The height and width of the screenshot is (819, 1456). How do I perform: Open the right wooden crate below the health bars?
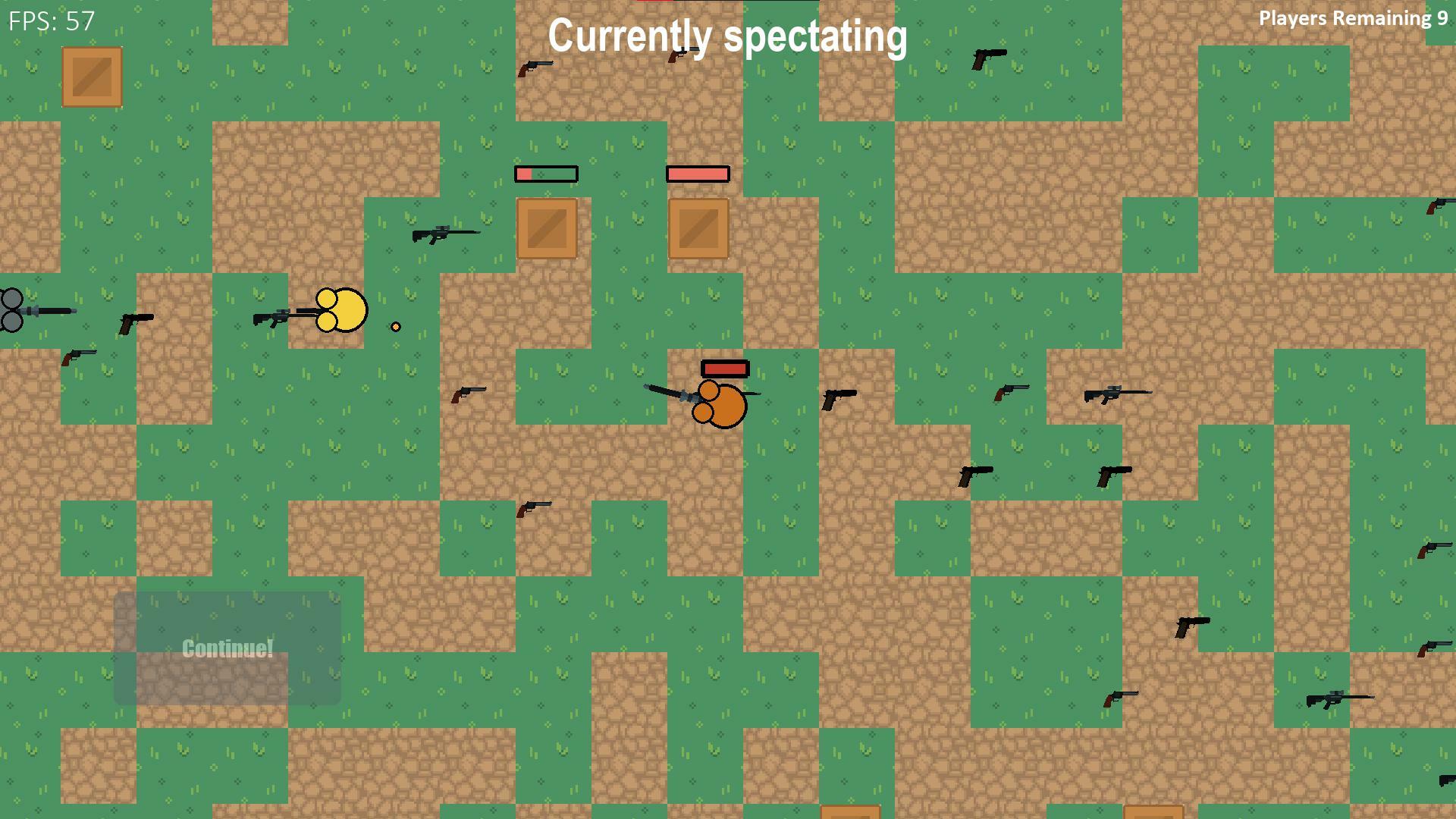[698, 228]
